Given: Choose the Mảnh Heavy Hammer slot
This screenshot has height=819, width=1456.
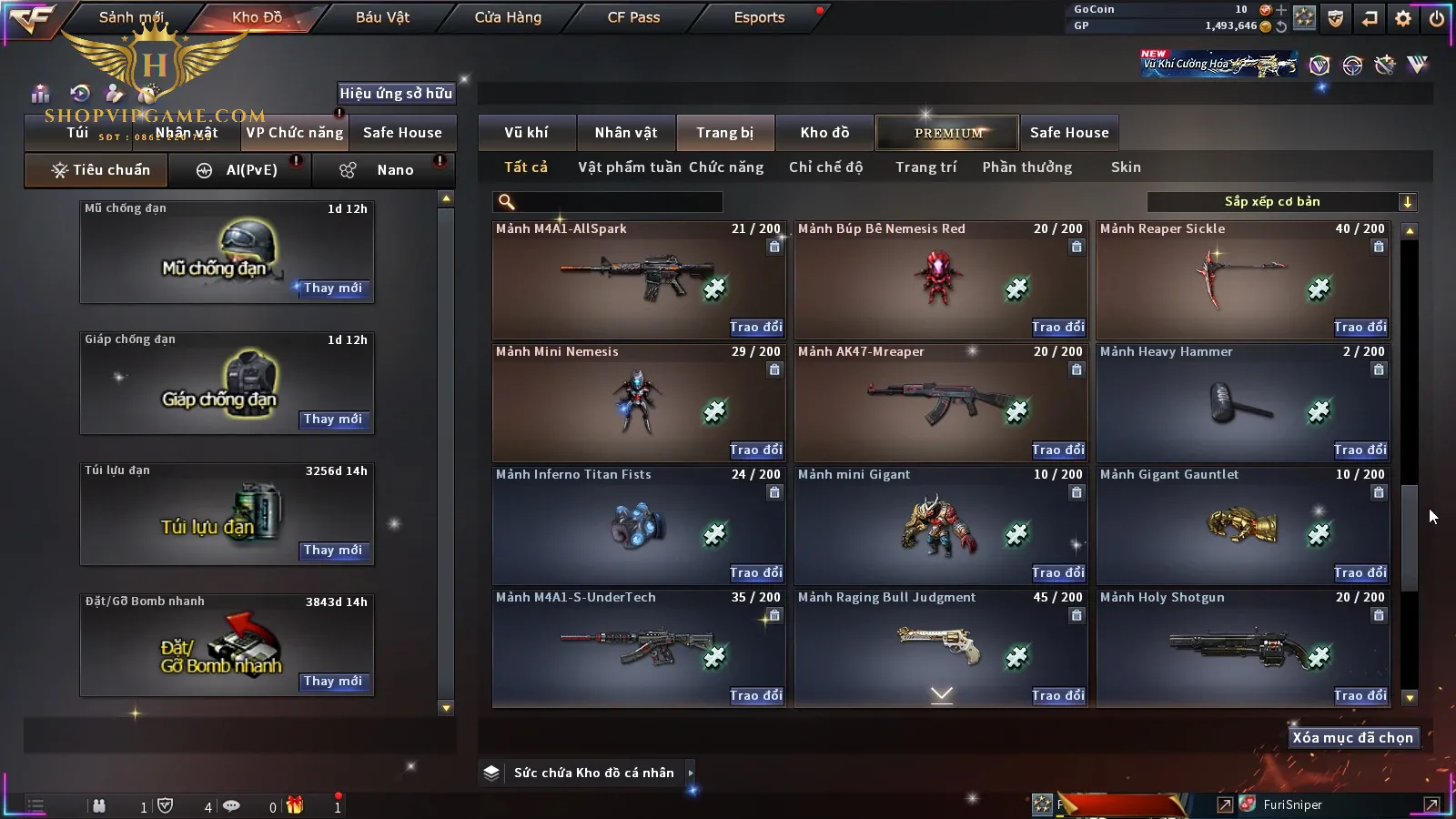Looking at the screenshot, I should (1242, 402).
